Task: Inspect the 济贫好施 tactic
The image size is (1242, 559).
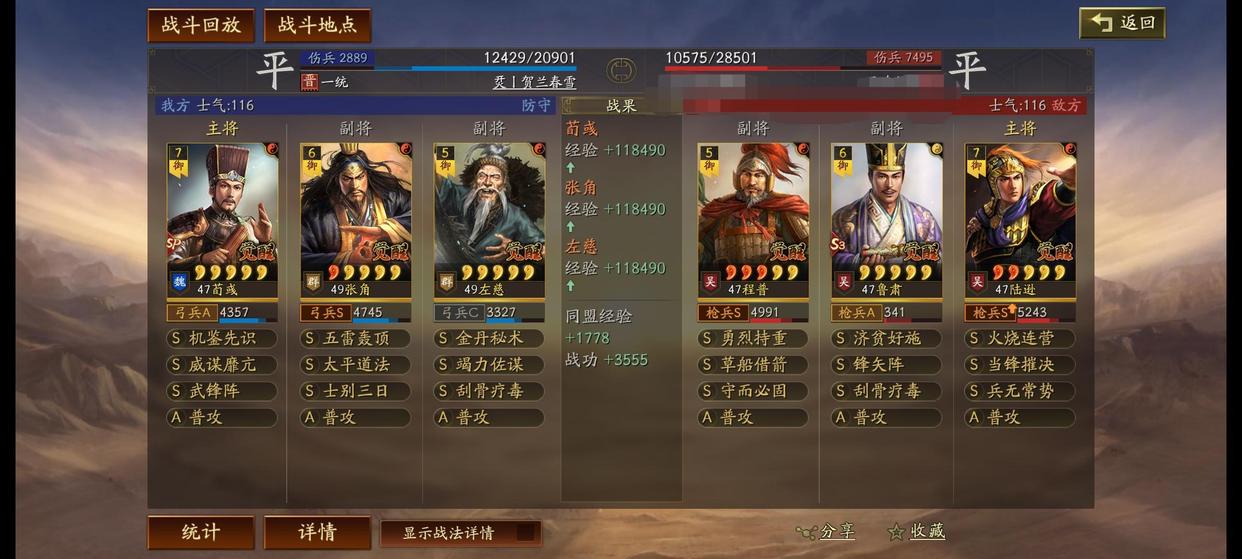Action: pos(887,339)
